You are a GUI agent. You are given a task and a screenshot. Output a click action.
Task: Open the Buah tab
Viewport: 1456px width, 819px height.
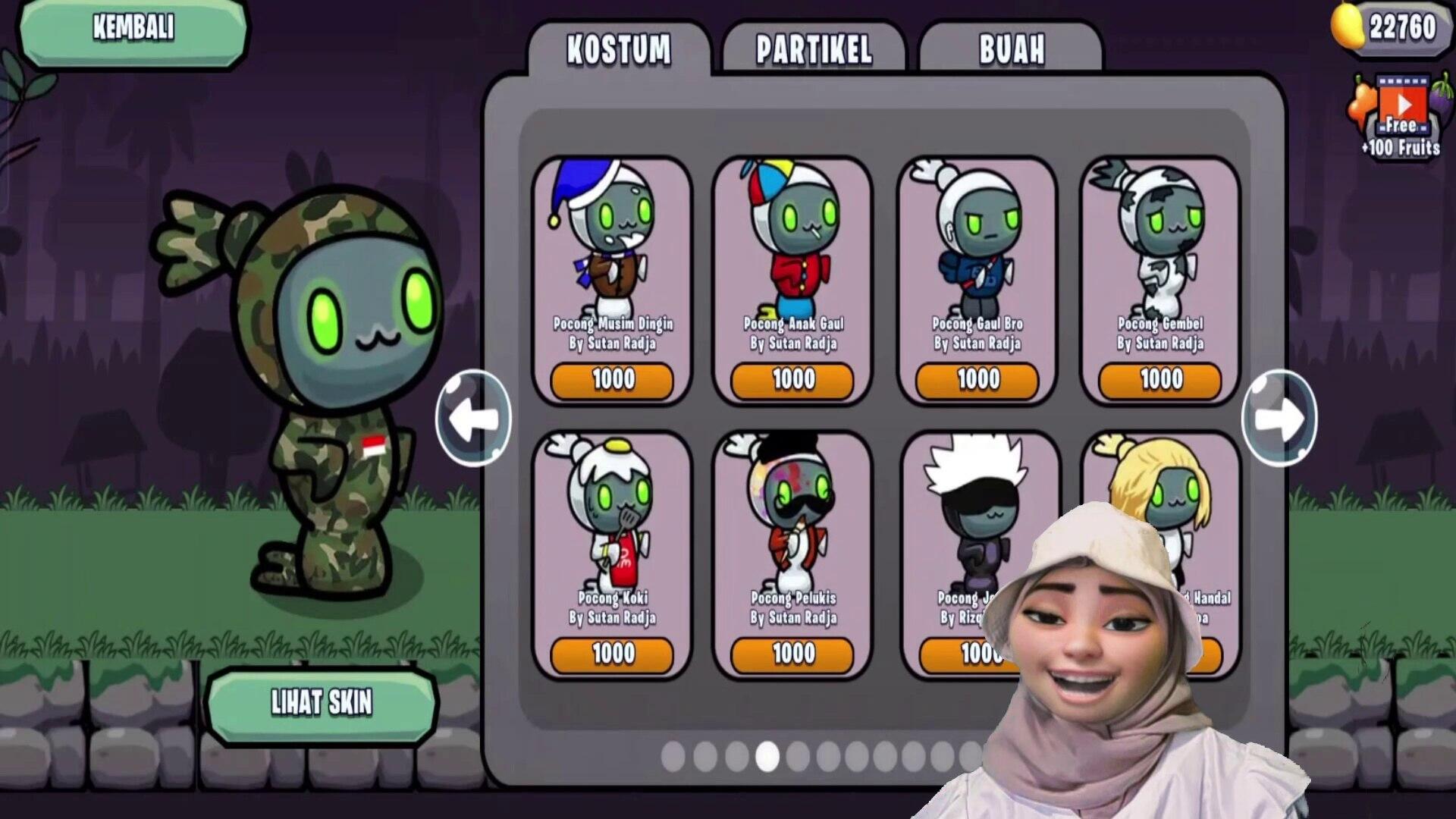pos(1011,50)
